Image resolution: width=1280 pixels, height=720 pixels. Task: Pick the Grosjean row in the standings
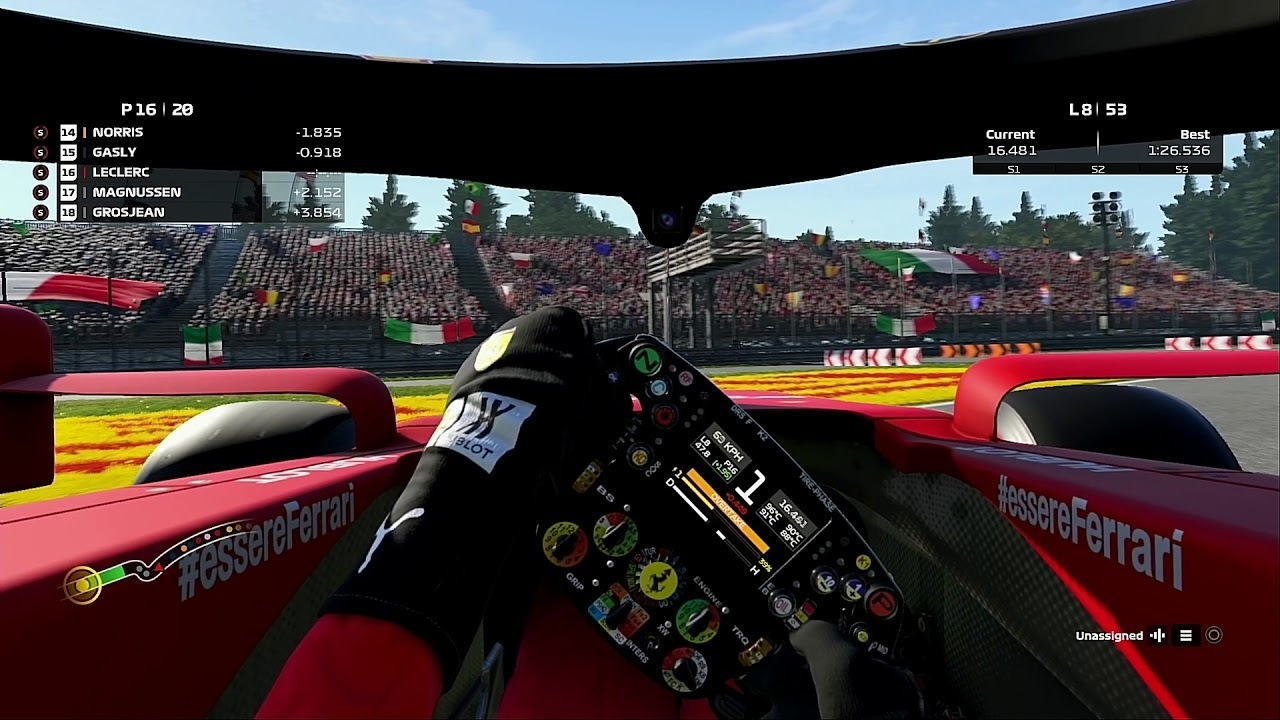(128, 212)
